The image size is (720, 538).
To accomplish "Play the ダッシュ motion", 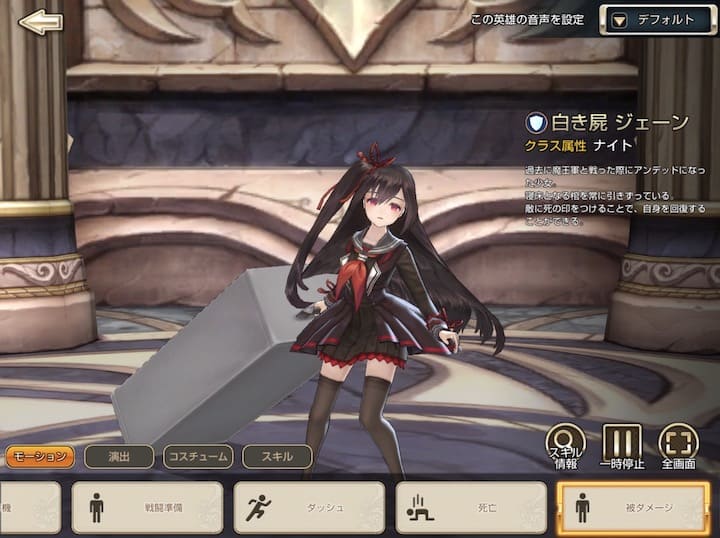I will coord(309,507).
